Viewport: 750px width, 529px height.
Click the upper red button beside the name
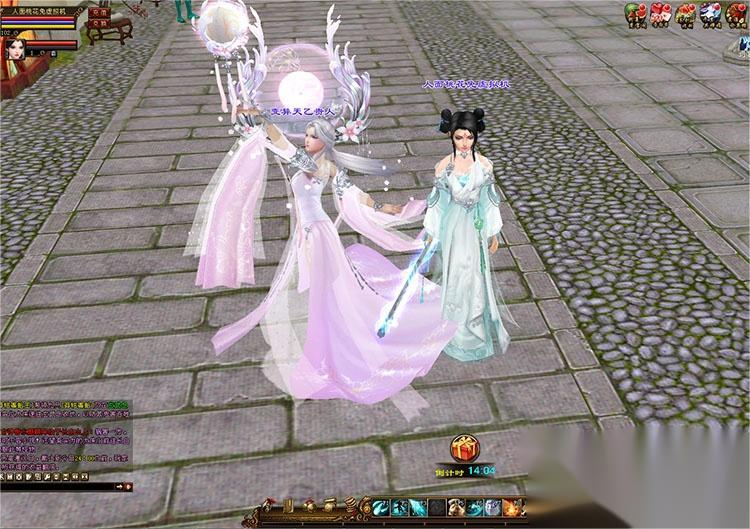pyautogui.click(x=99, y=13)
